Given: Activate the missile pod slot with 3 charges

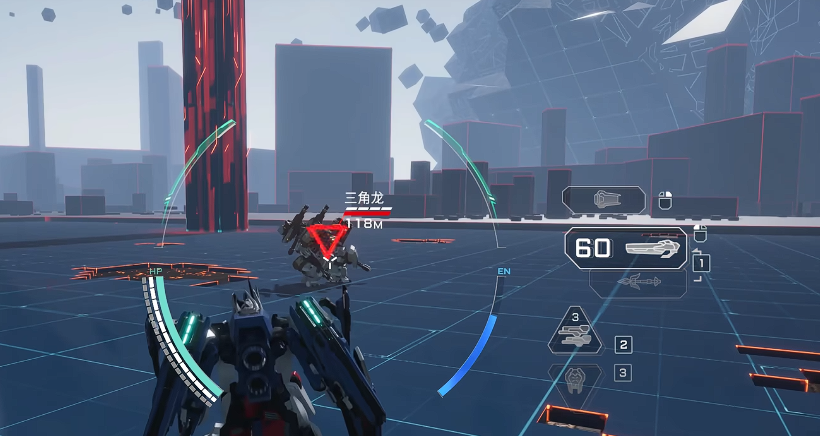Looking at the screenshot, I should click(x=576, y=333).
